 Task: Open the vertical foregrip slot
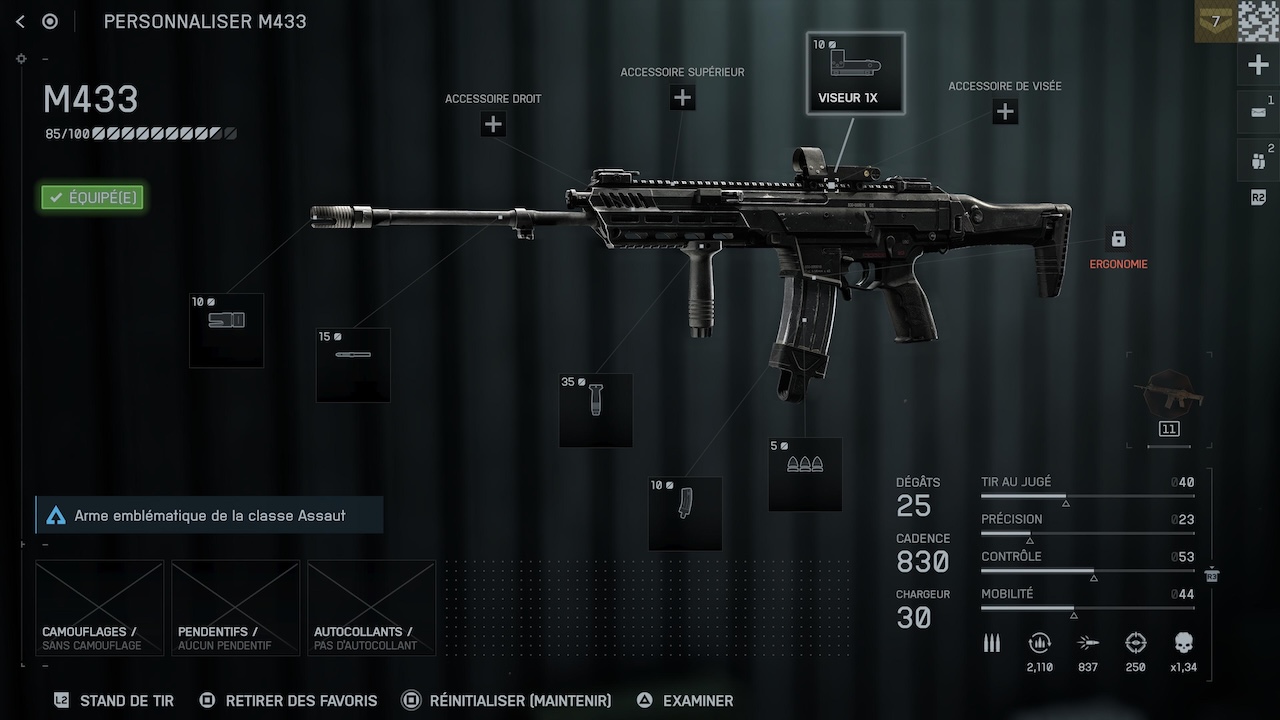point(596,410)
